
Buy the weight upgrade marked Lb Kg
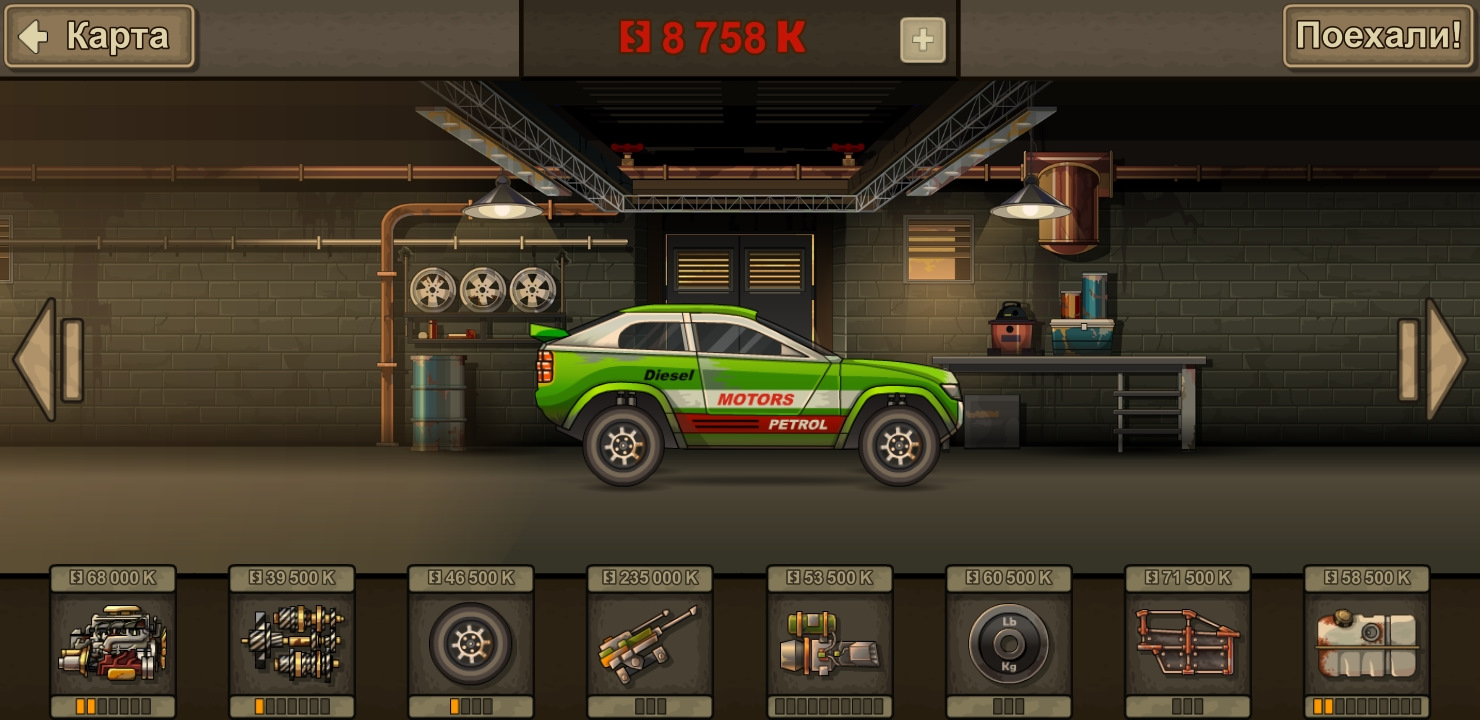click(1009, 642)
